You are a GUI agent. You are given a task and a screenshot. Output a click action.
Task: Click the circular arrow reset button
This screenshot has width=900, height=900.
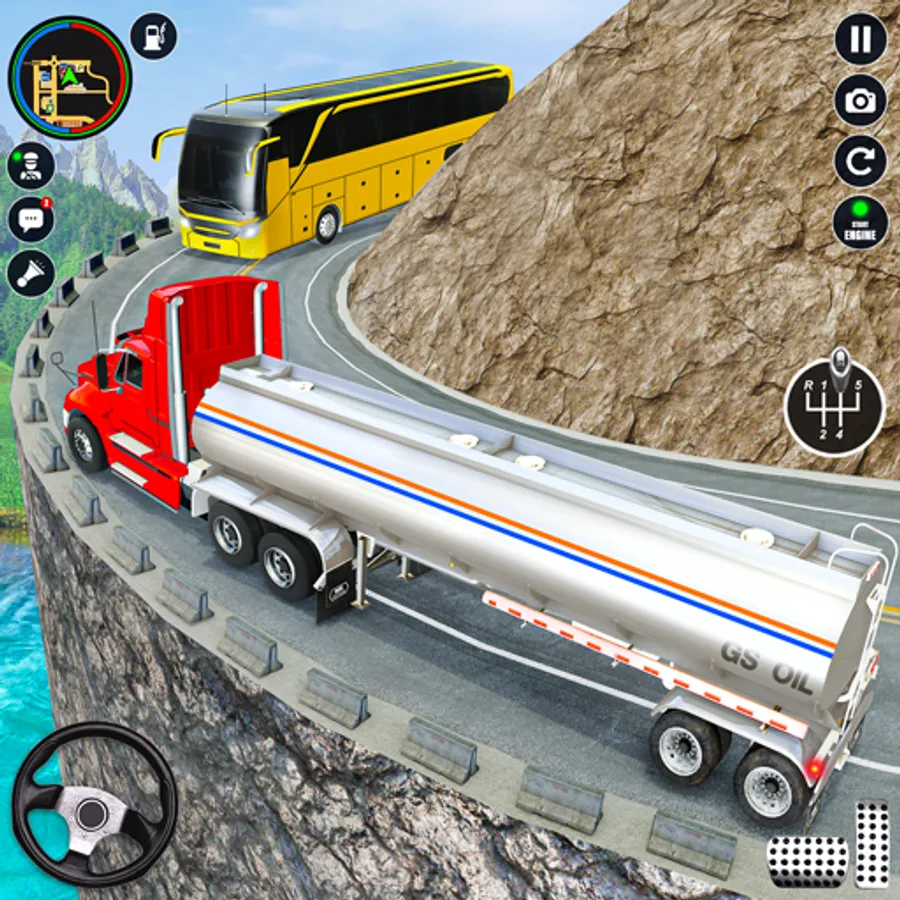coord(860,161)
